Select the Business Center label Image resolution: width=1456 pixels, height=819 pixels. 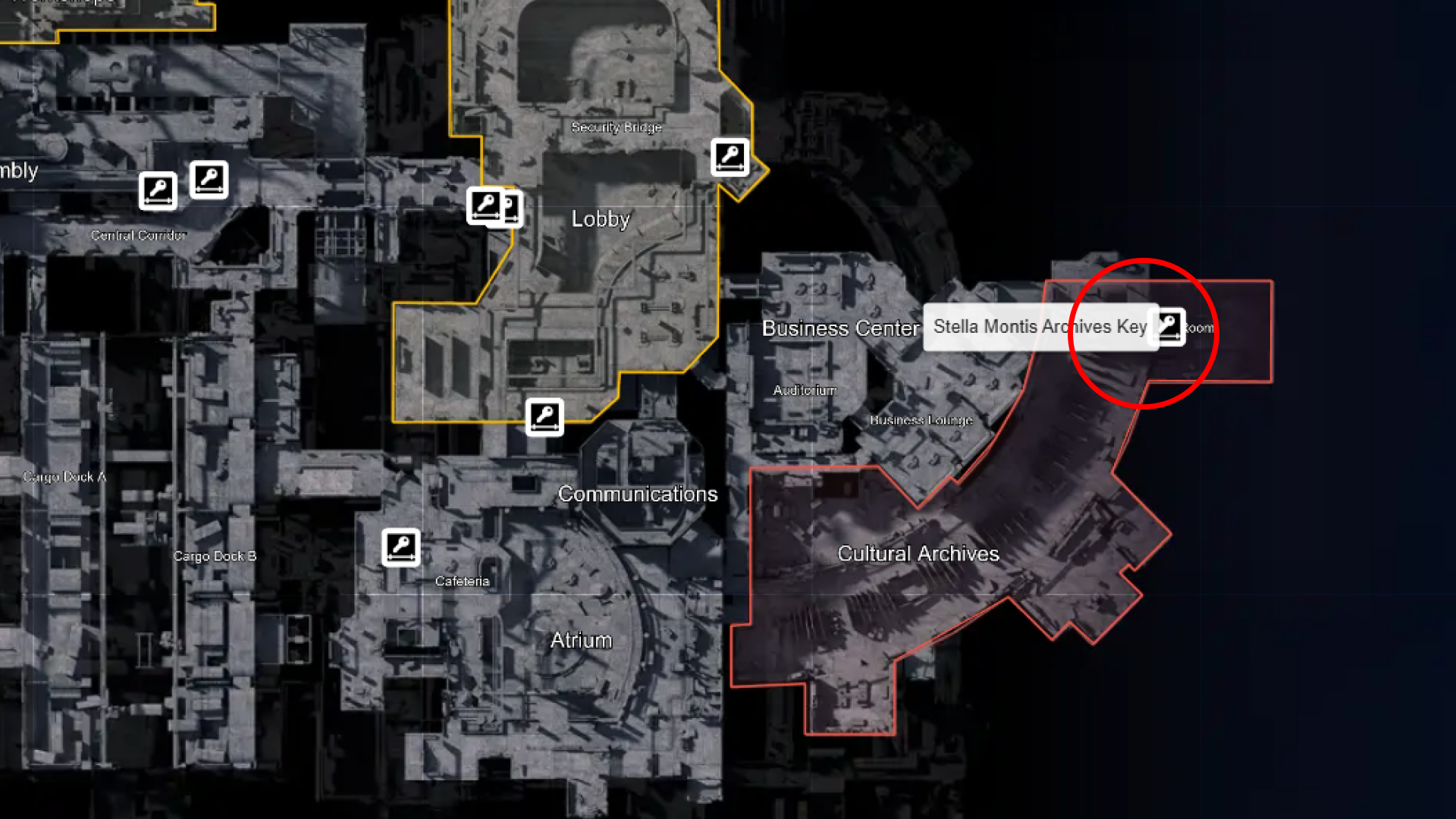point(842,328)
